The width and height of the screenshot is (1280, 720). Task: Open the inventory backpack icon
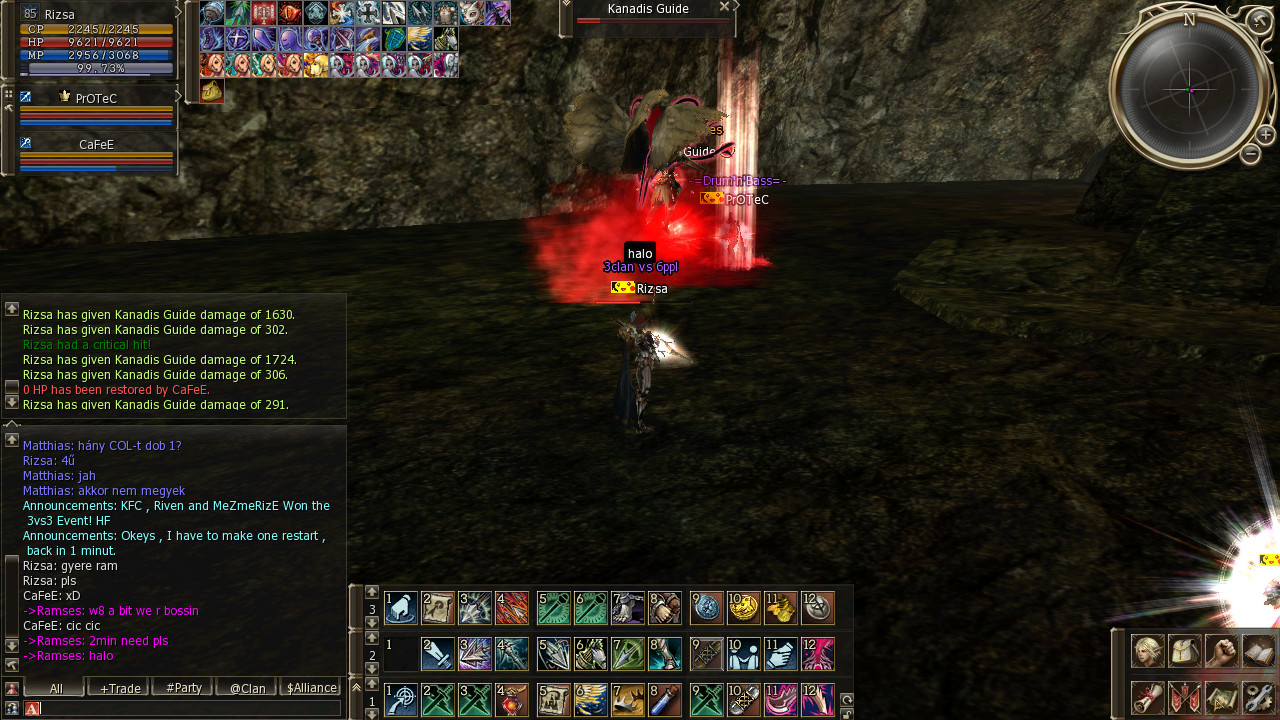coord(1184,651)
